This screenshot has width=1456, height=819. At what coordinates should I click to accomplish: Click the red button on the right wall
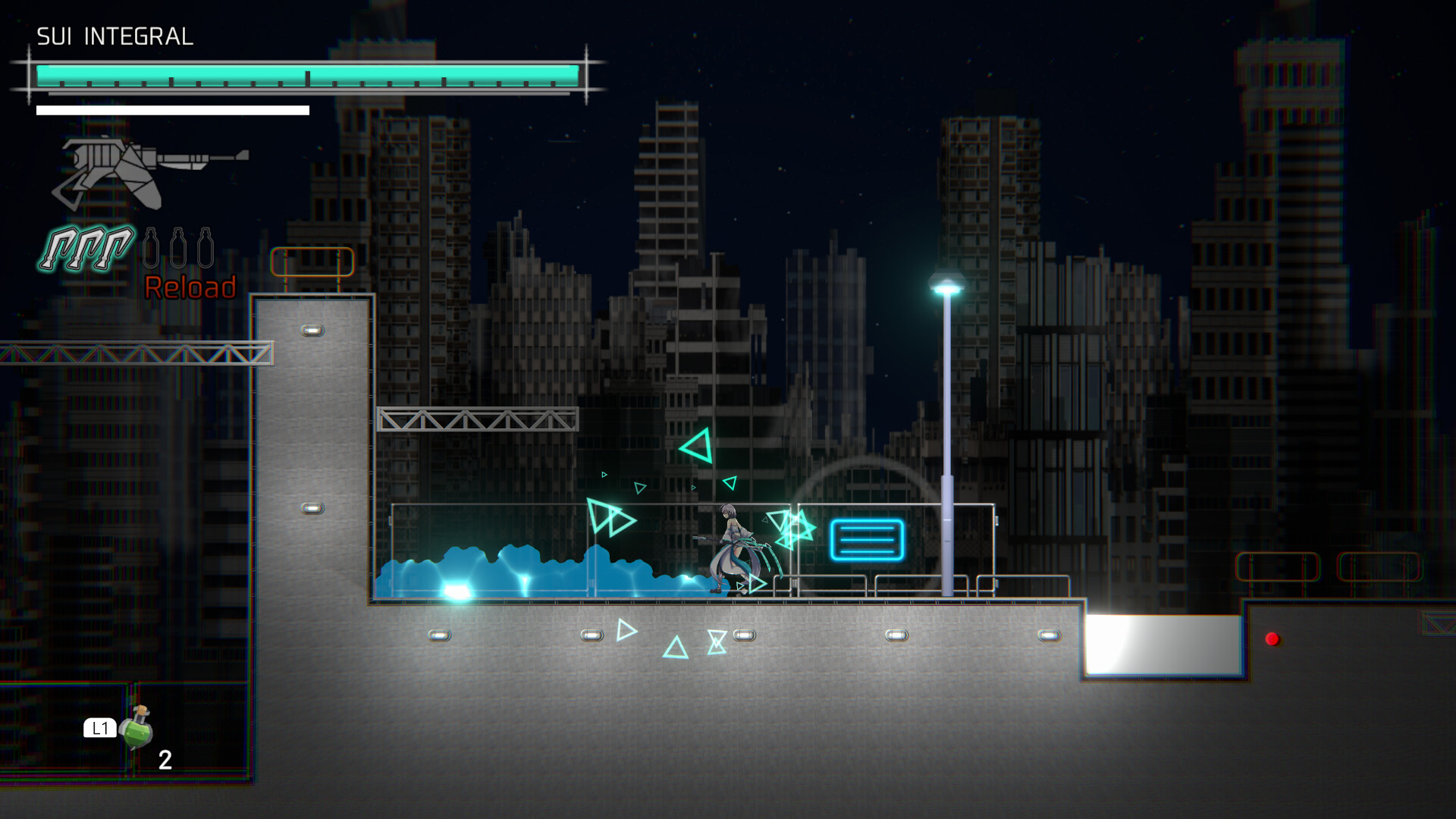pos(1274,639)
